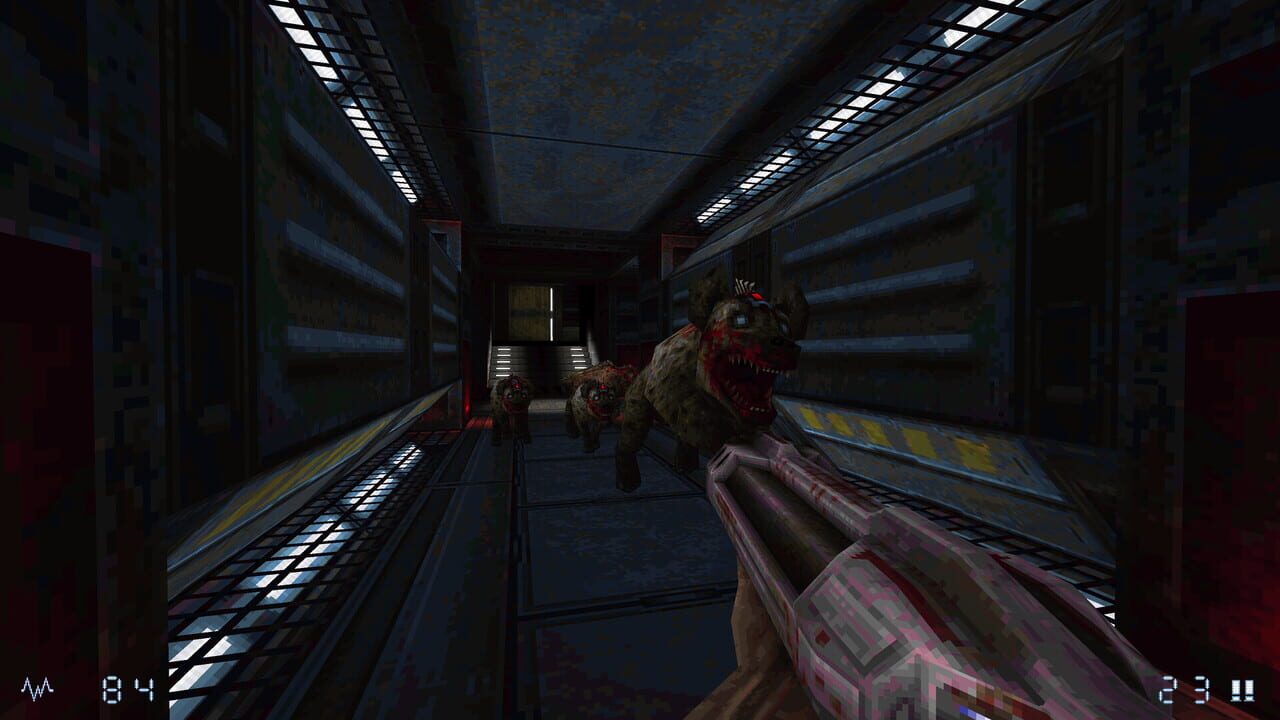This screenshot has height=720, width=1280.
Task: Open the doorway at the corridor end
Action: click(x=530, y=310)
